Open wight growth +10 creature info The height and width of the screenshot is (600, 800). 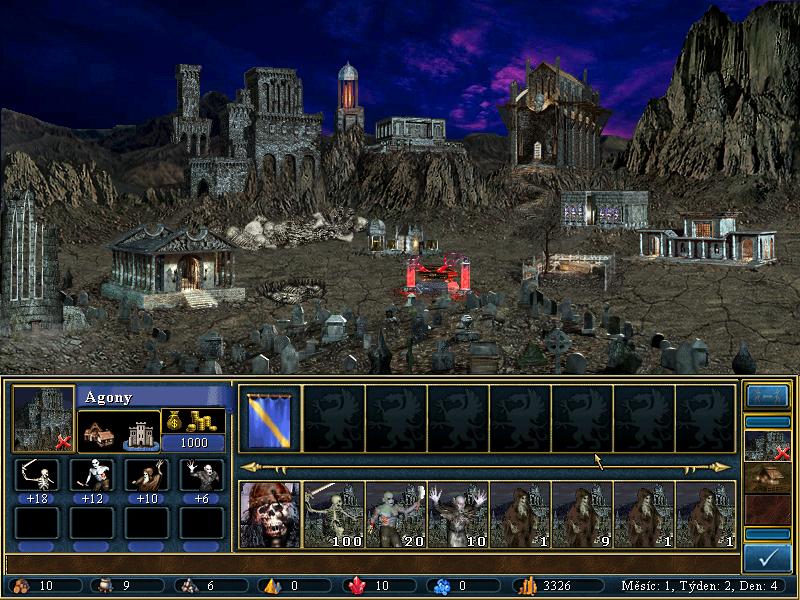[147, 475]
